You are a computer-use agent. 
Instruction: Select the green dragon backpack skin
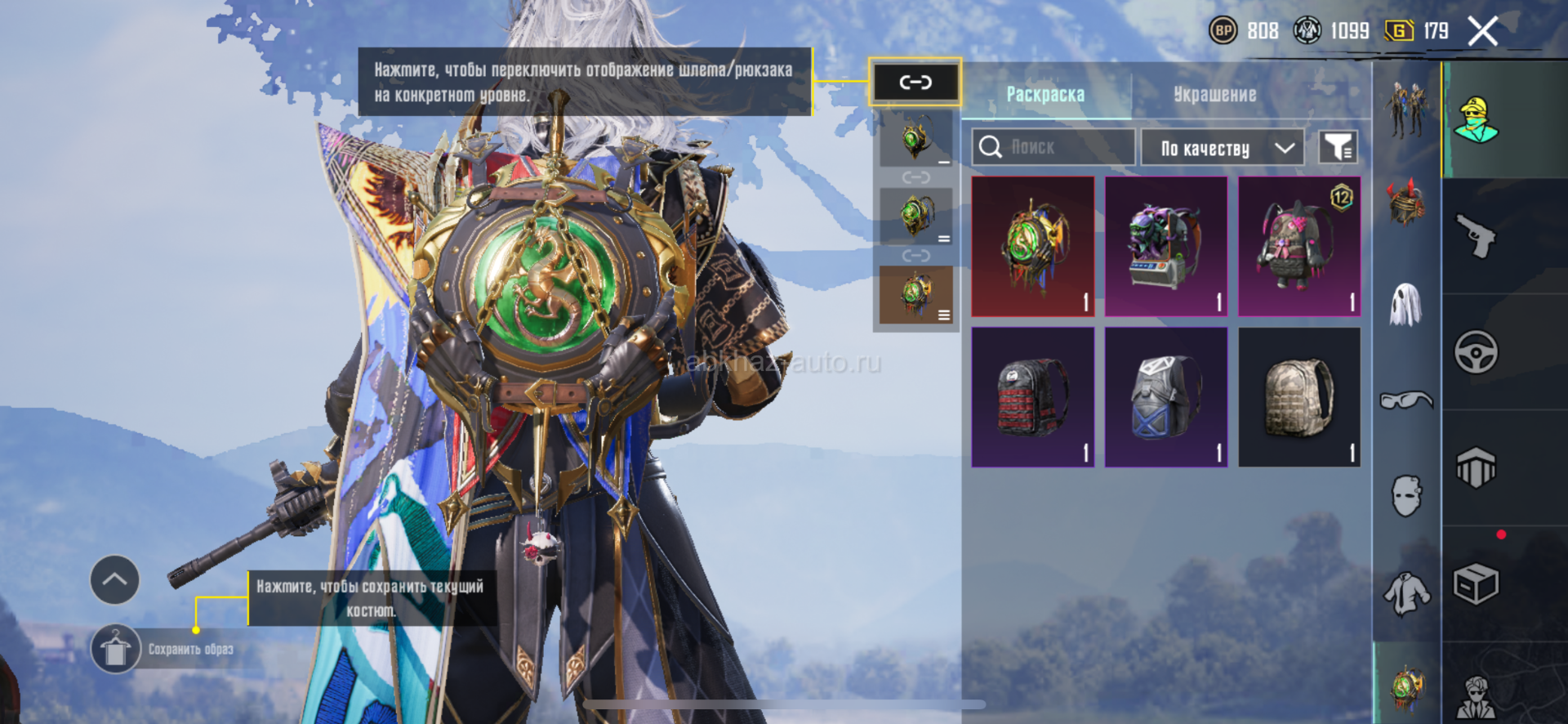(1033, 246)
